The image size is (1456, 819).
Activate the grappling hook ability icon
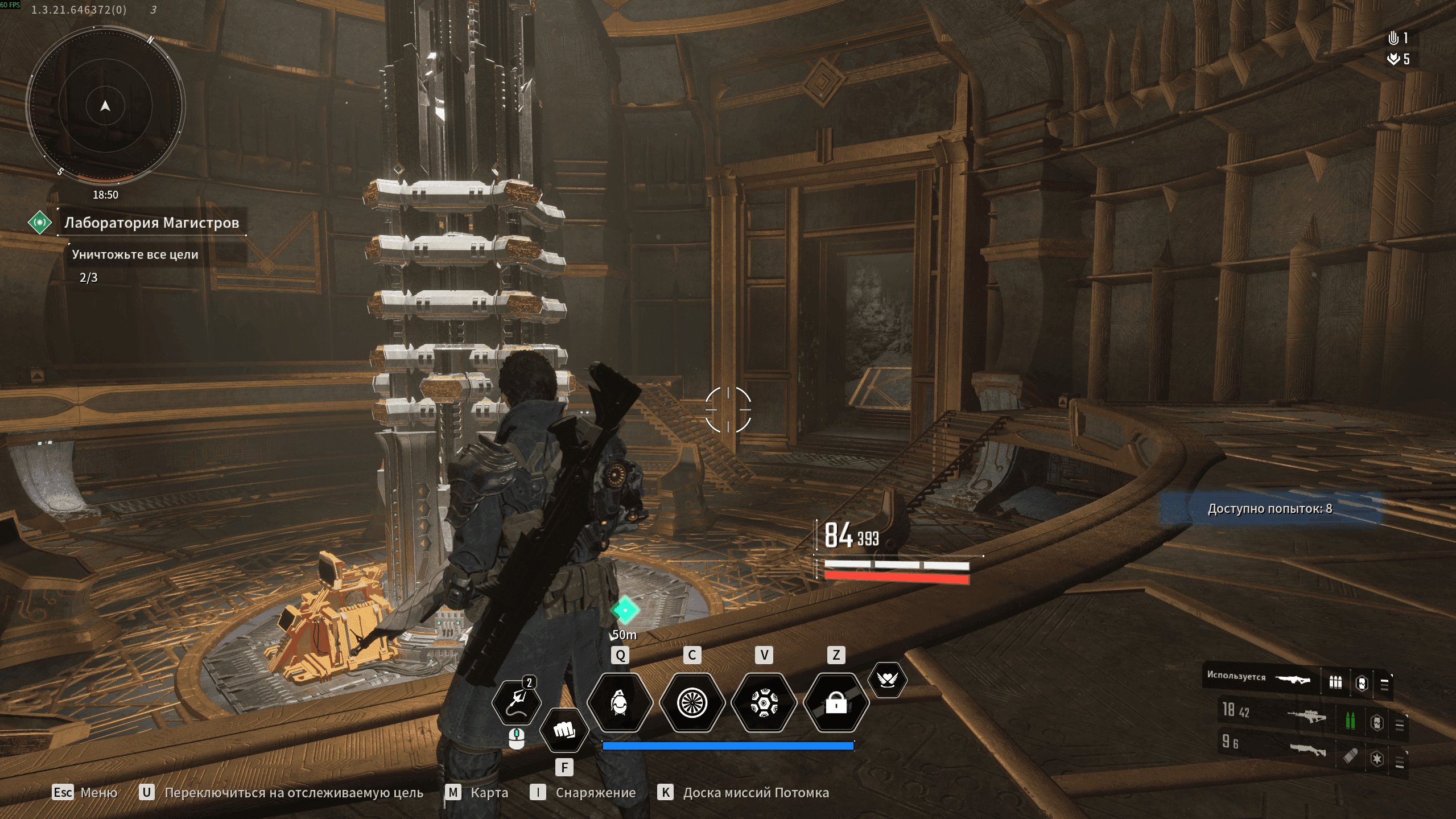(516, 701)
